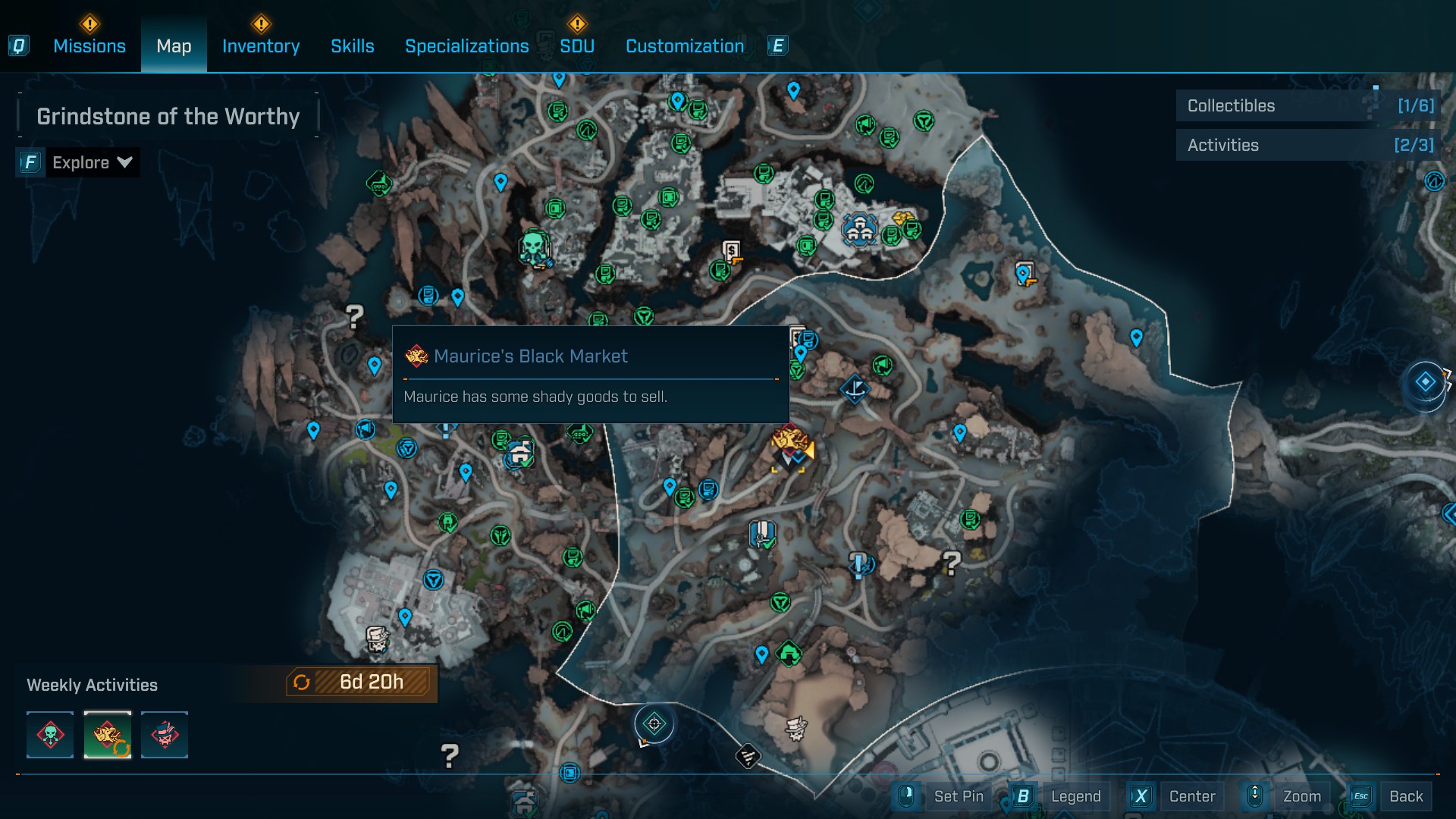Select the red masked weekly activity icon
The height and width of the screenshot is (819, 1456).
[165, 735]
